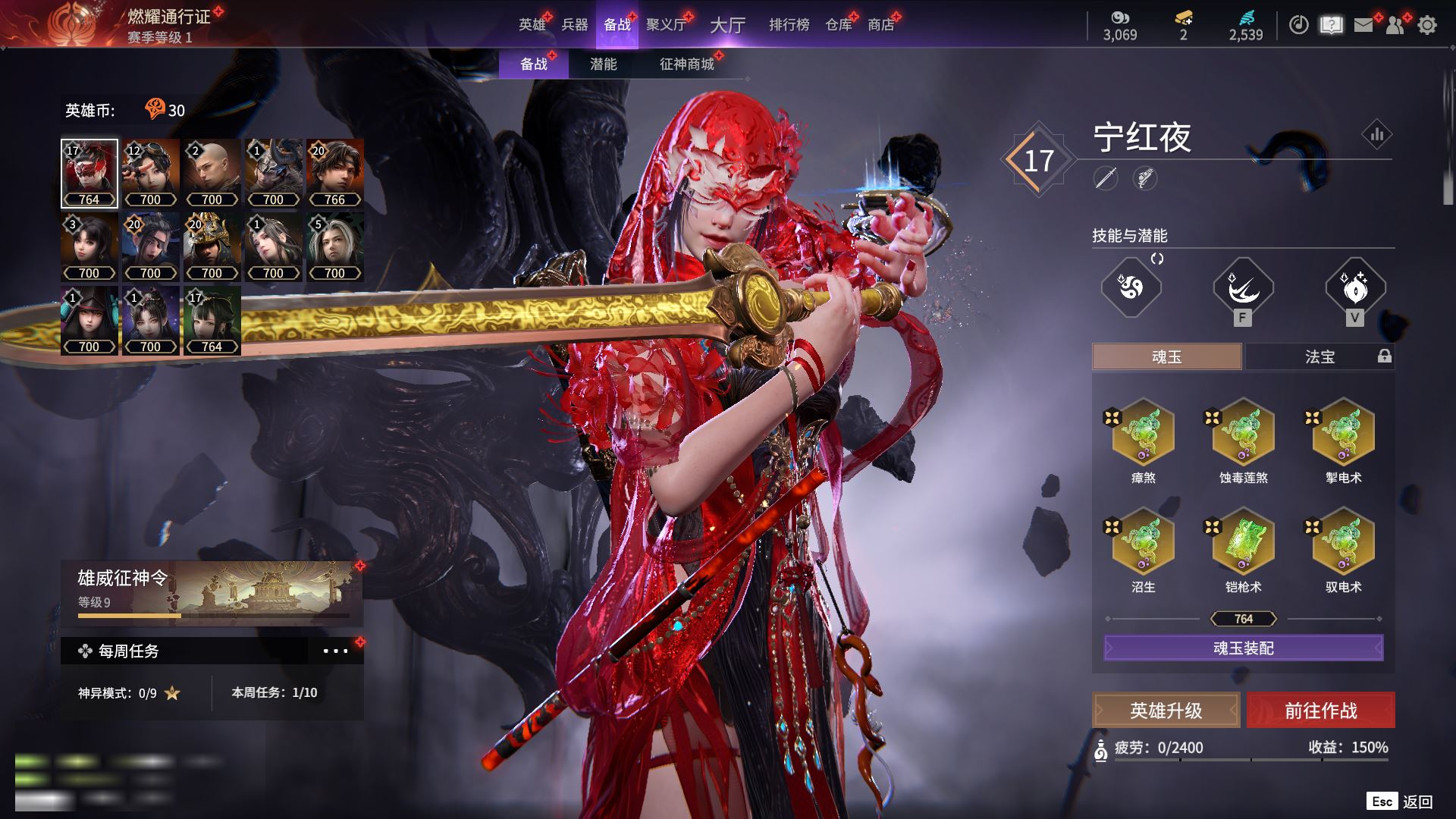Select the 铠枪术 soul jade slot
The height and width of the screenshot is (819, 1456).
pos(1243,542)
